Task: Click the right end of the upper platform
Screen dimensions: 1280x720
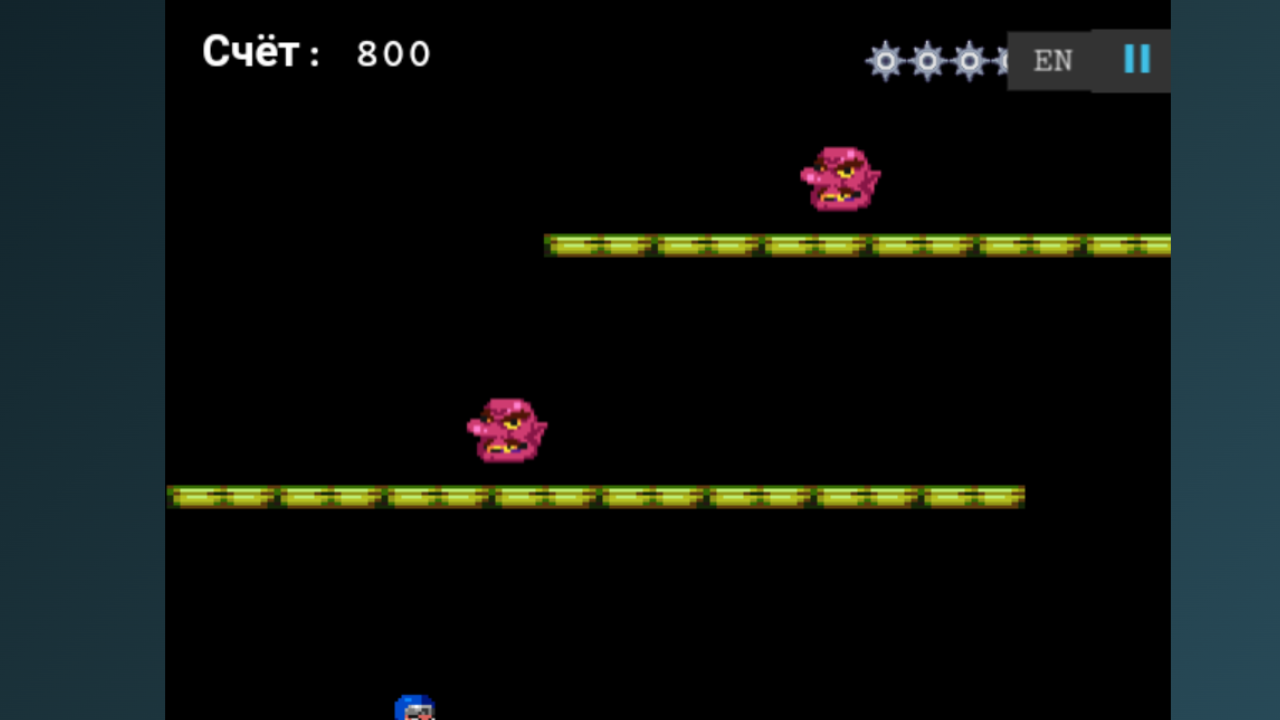Action: [1160, 244]
